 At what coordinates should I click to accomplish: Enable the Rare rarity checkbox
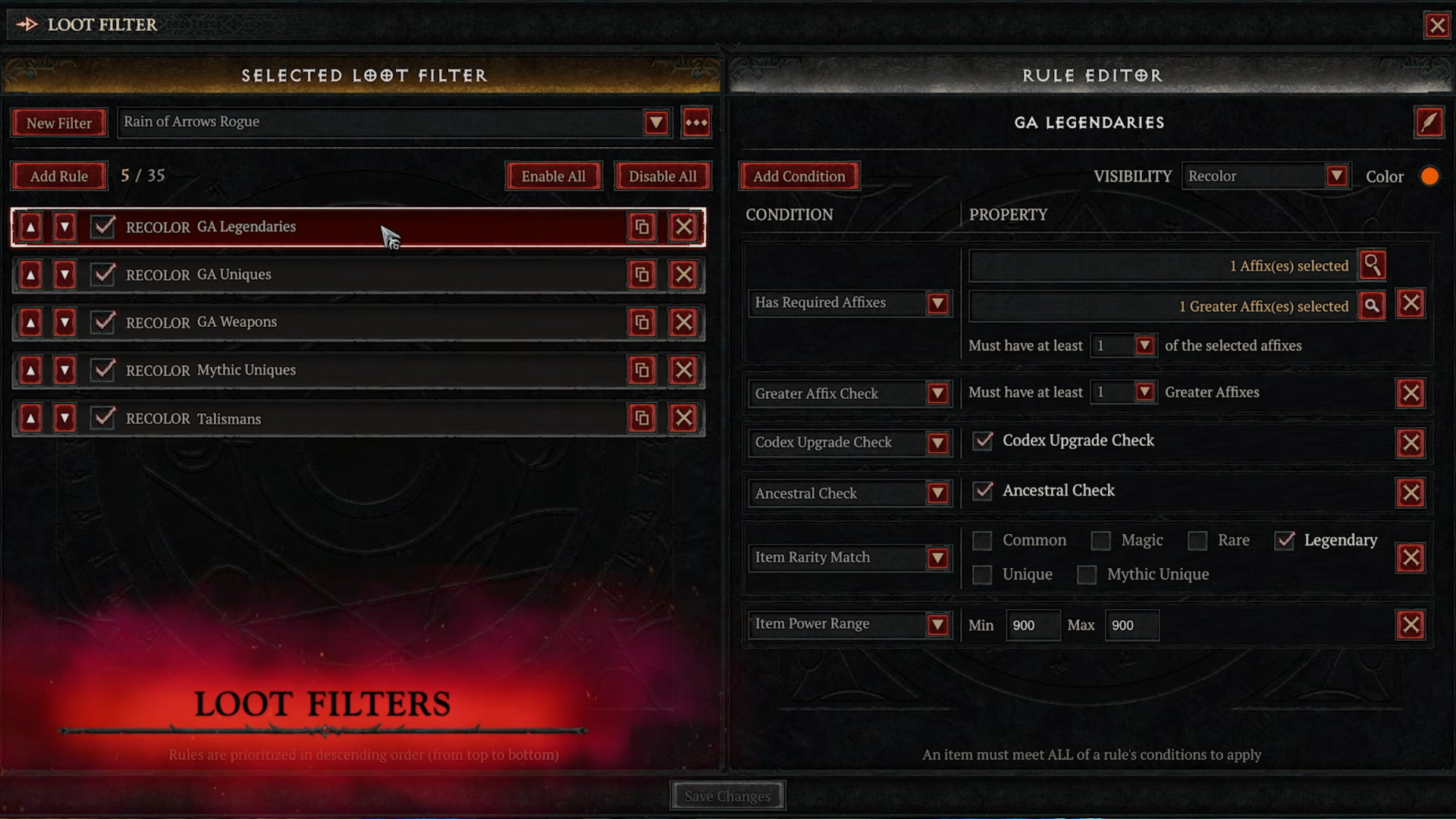[x=1198, y=541]
